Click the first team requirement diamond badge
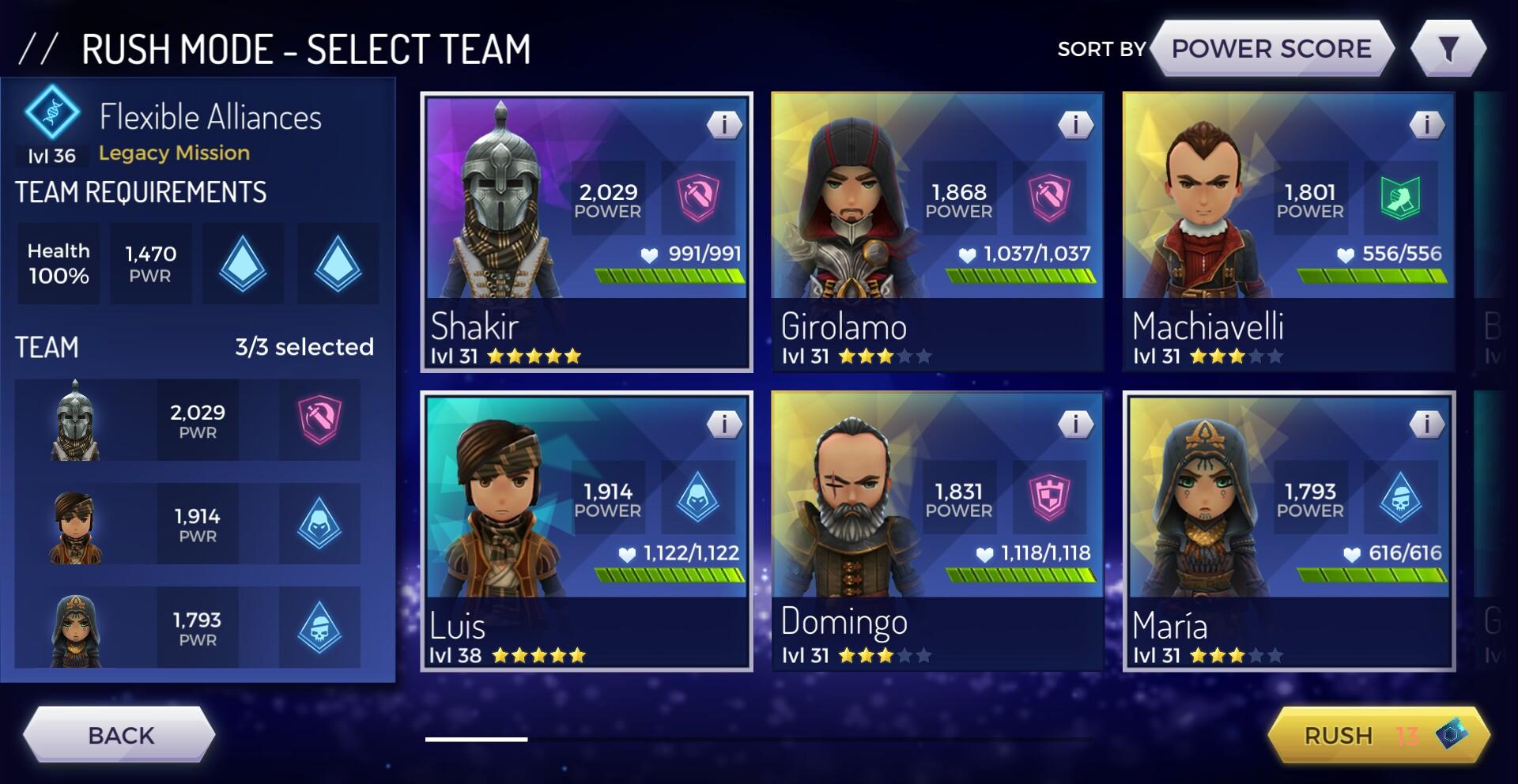The height and width of the screenshot is (784, 1518). tap(243, 263)
